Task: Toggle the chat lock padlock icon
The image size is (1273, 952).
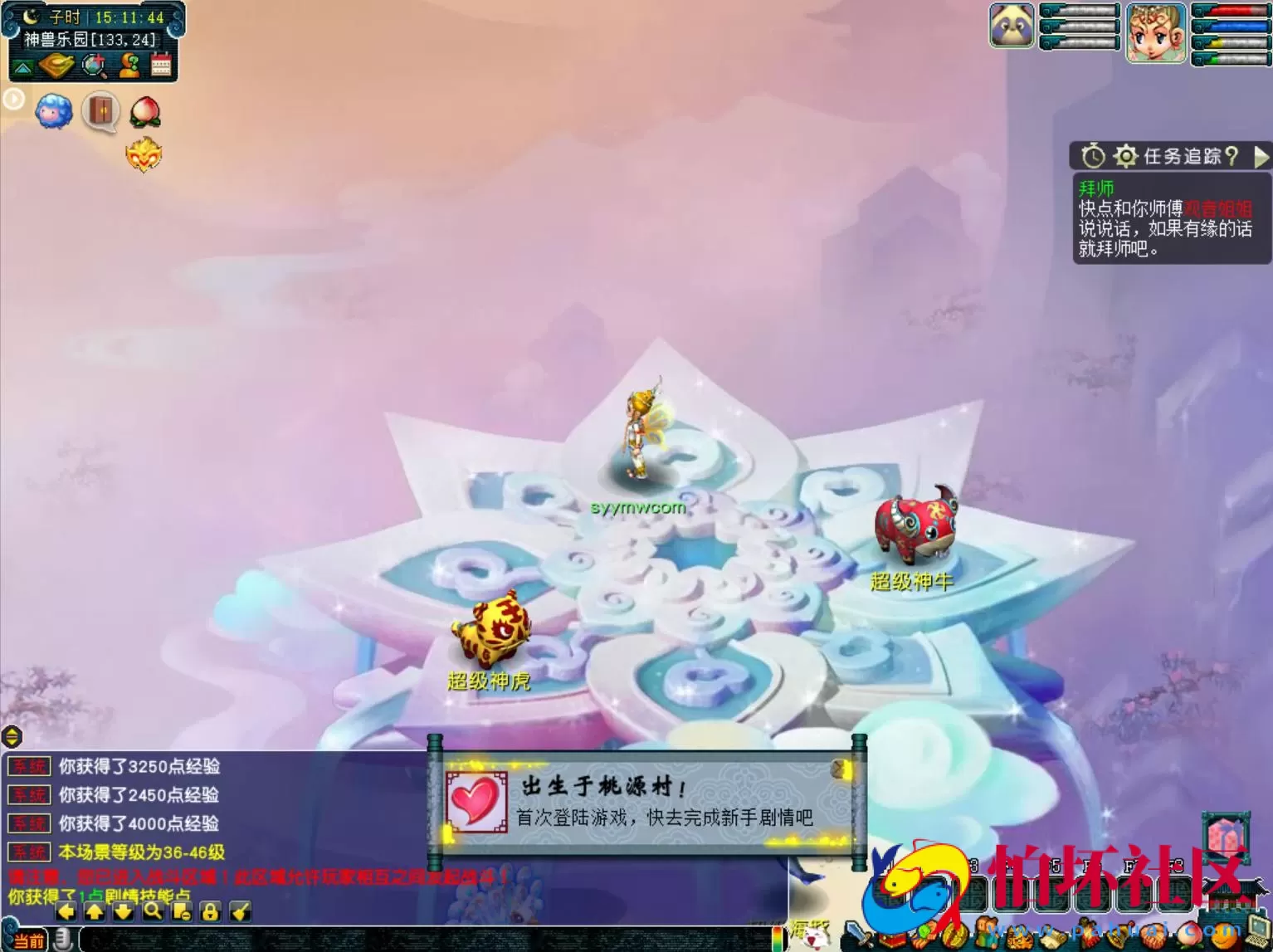Action: 209,912
